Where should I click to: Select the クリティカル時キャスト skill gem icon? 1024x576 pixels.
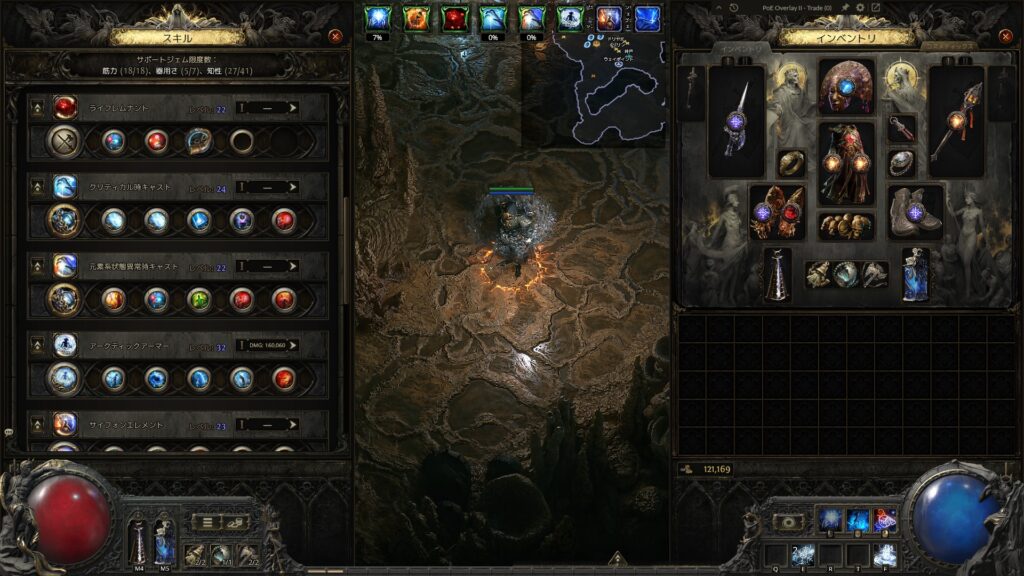pos(65,187)
